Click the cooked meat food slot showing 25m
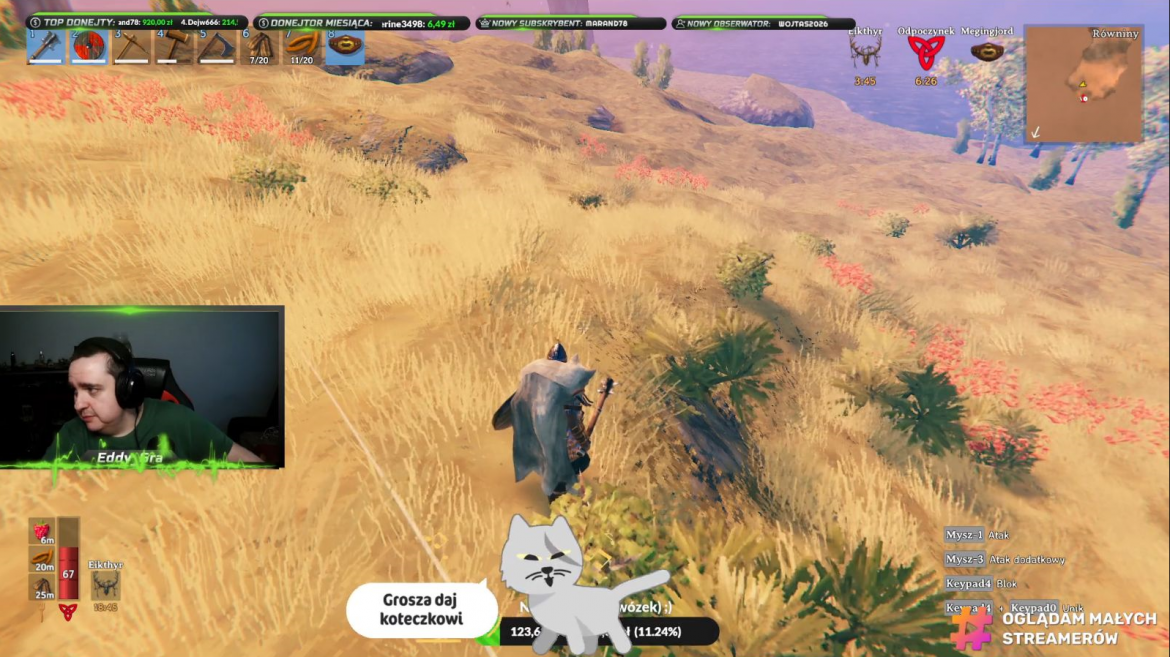 click(42, 587)
